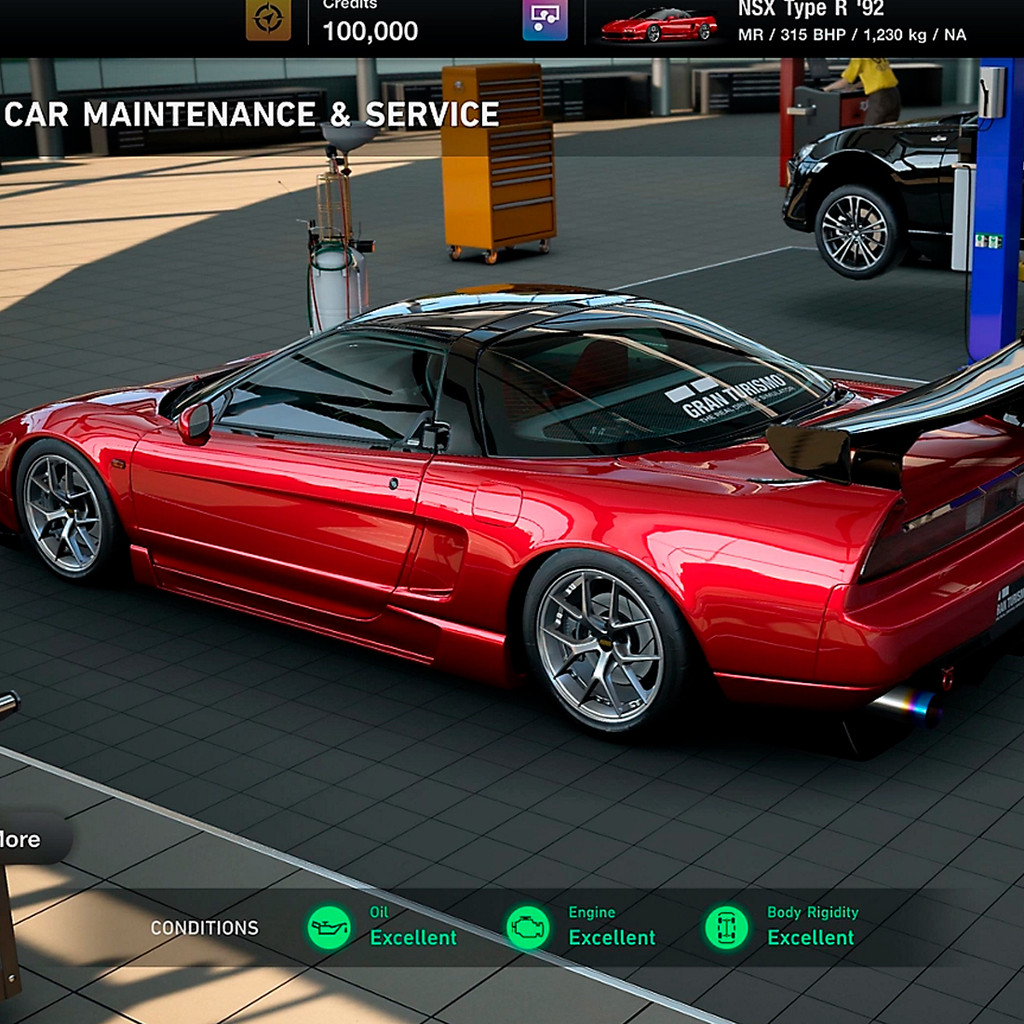Open the purple garage icon
Image resolution: width=1024 pixels, height=1024 pixels.
pos(544,19)
